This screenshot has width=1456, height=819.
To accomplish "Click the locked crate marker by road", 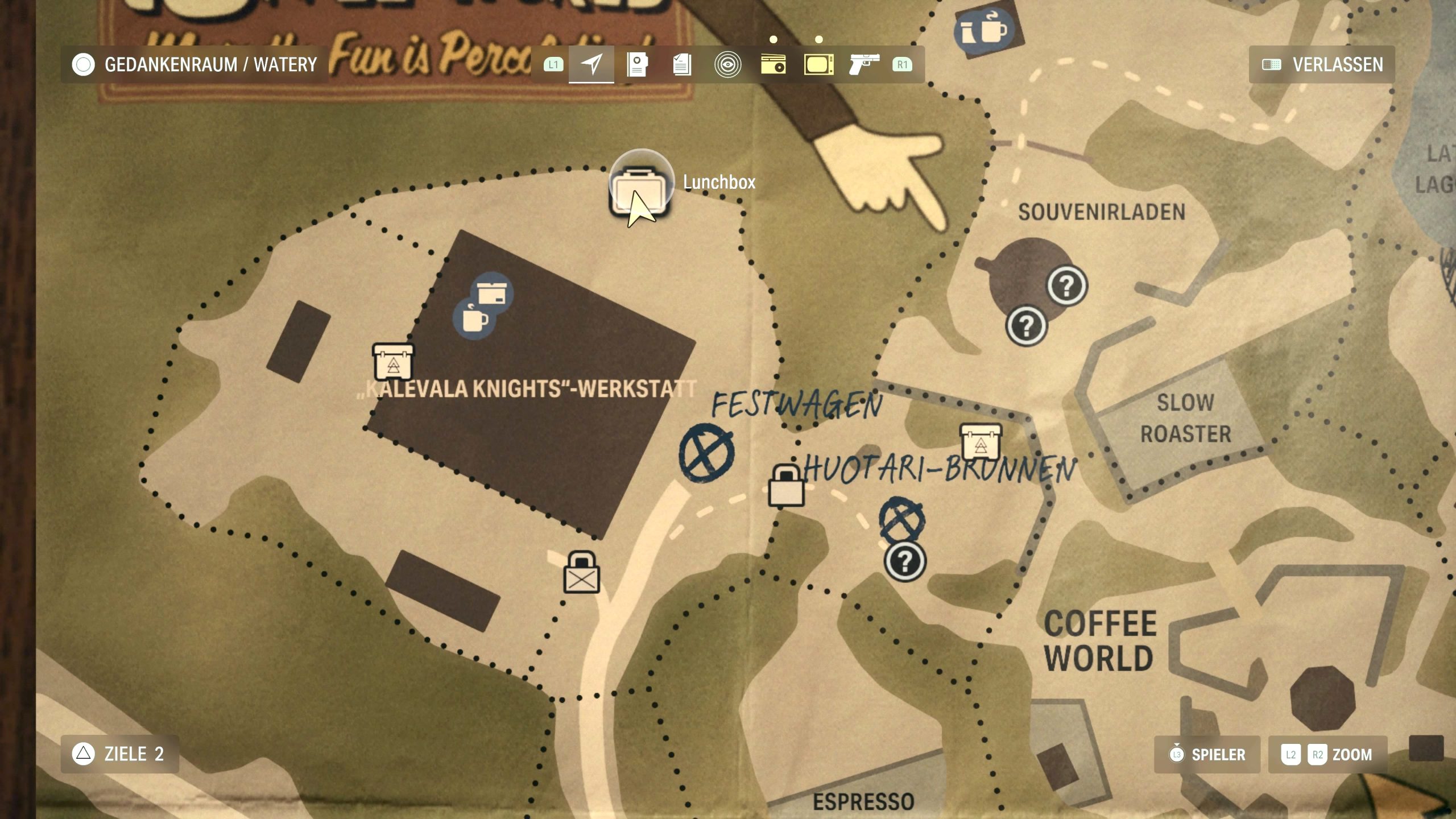I will coord(581,573).
